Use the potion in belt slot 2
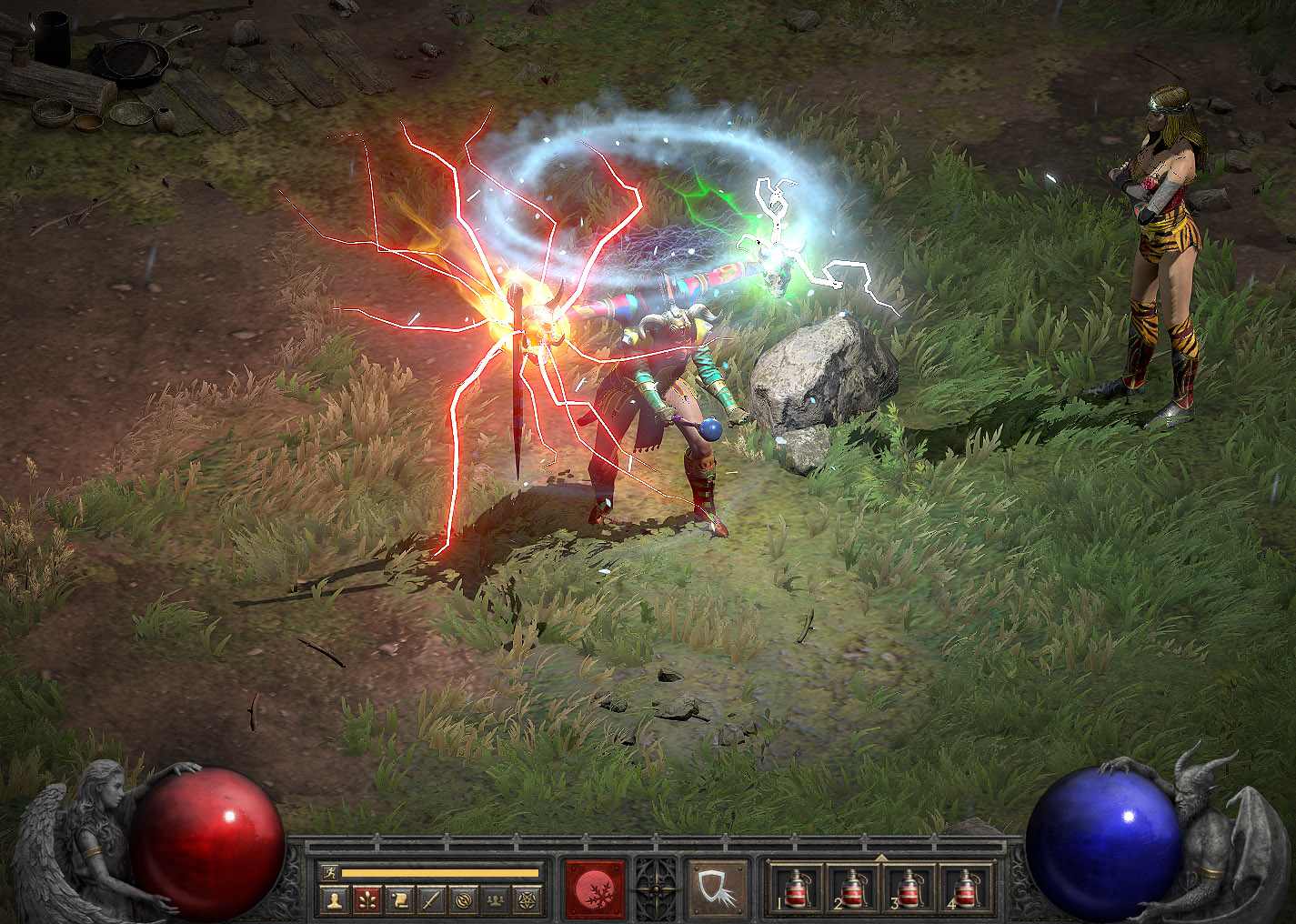This screenshot has height=924, width=1296. (x=853, y=888)
